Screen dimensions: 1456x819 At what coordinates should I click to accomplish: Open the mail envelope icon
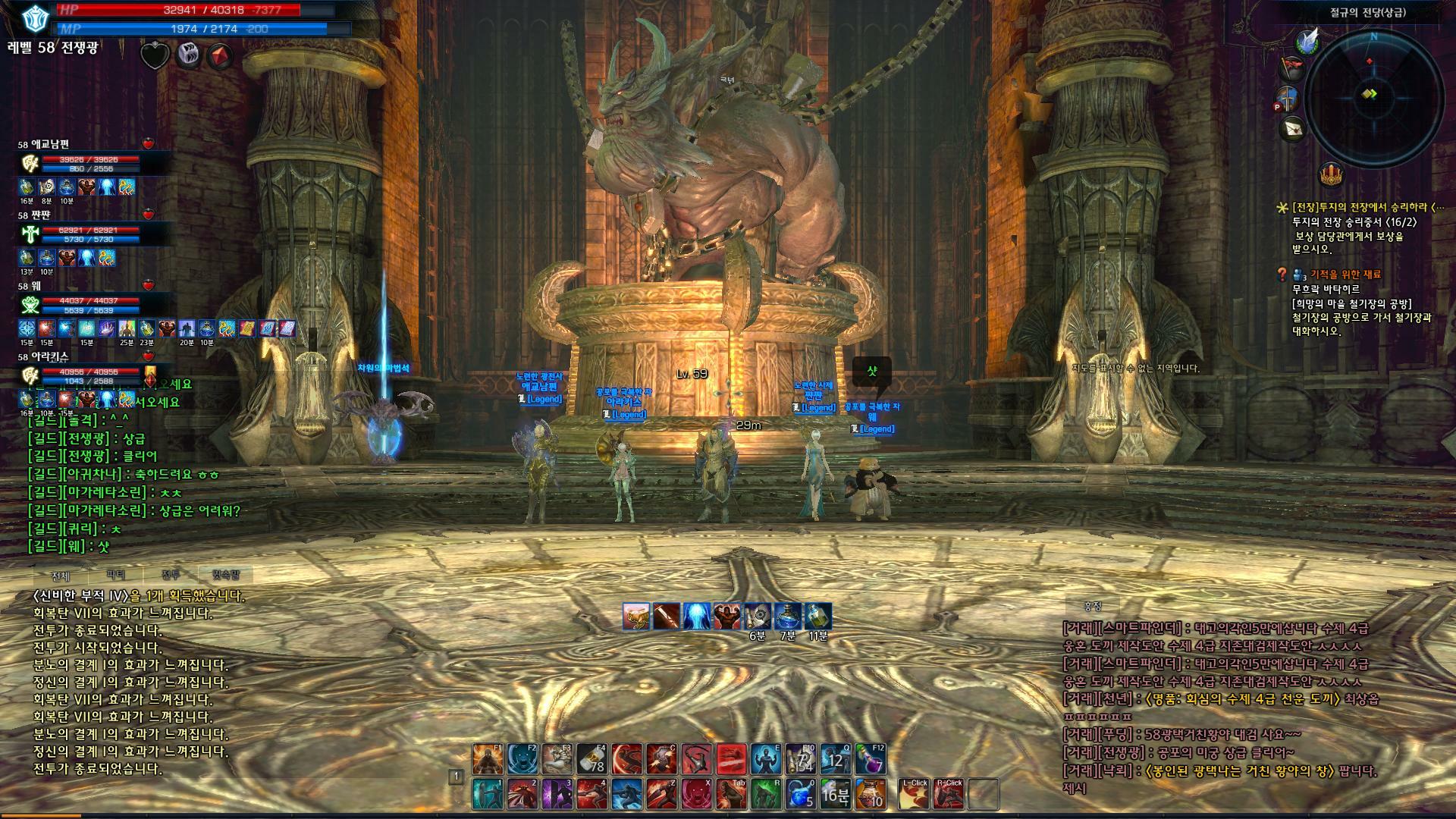coord(1293,129)
